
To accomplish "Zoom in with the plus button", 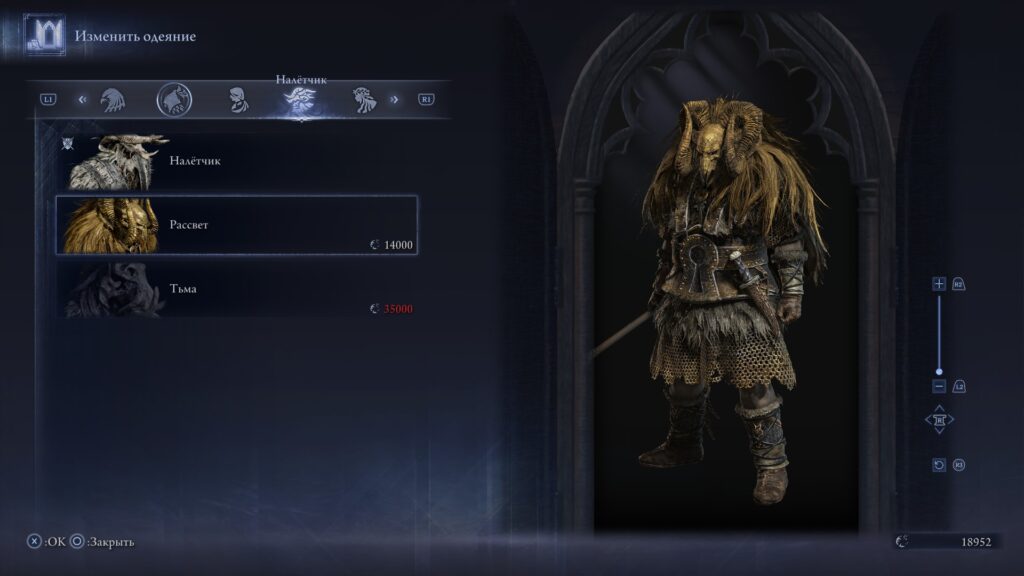I will 939,284.
